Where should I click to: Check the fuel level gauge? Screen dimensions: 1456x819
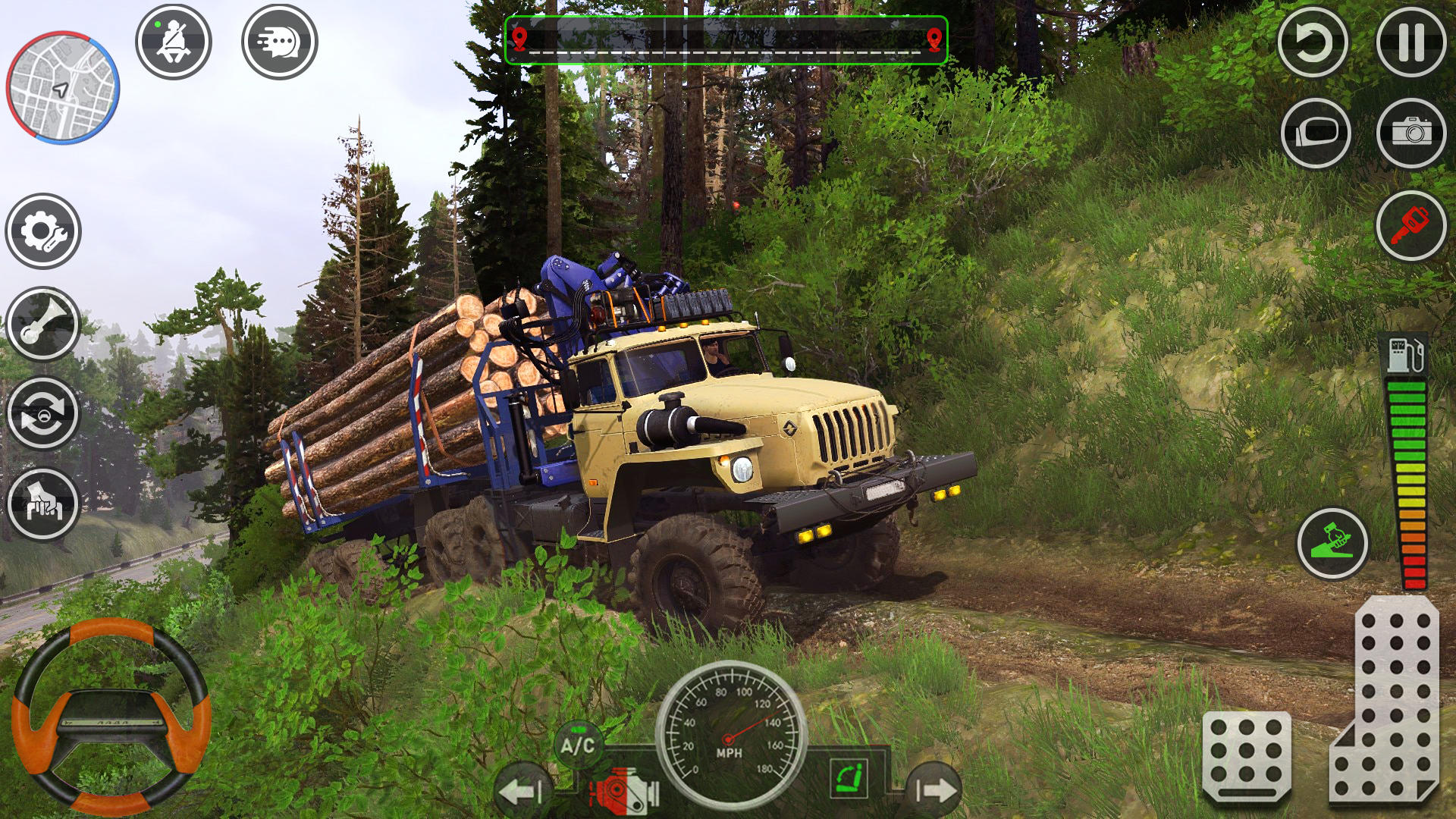[1407, 455]
